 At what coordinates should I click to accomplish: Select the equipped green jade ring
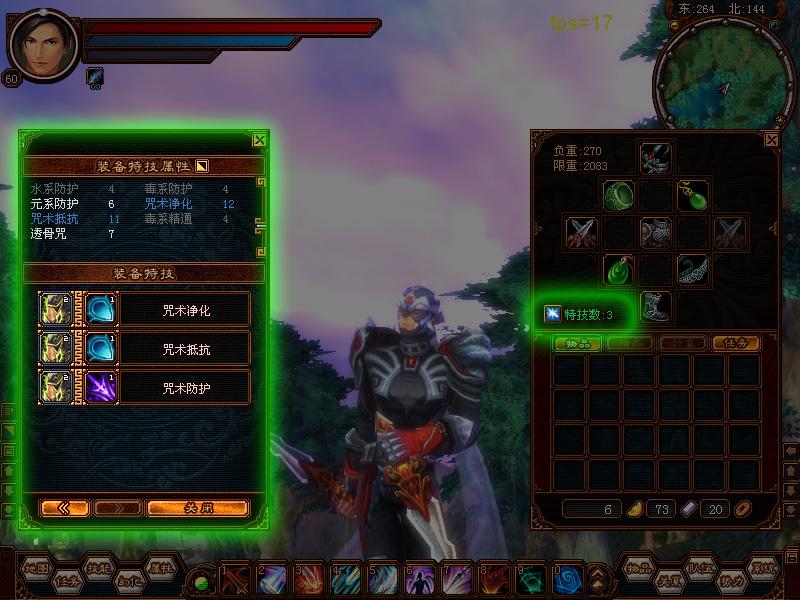pos(619,194)
